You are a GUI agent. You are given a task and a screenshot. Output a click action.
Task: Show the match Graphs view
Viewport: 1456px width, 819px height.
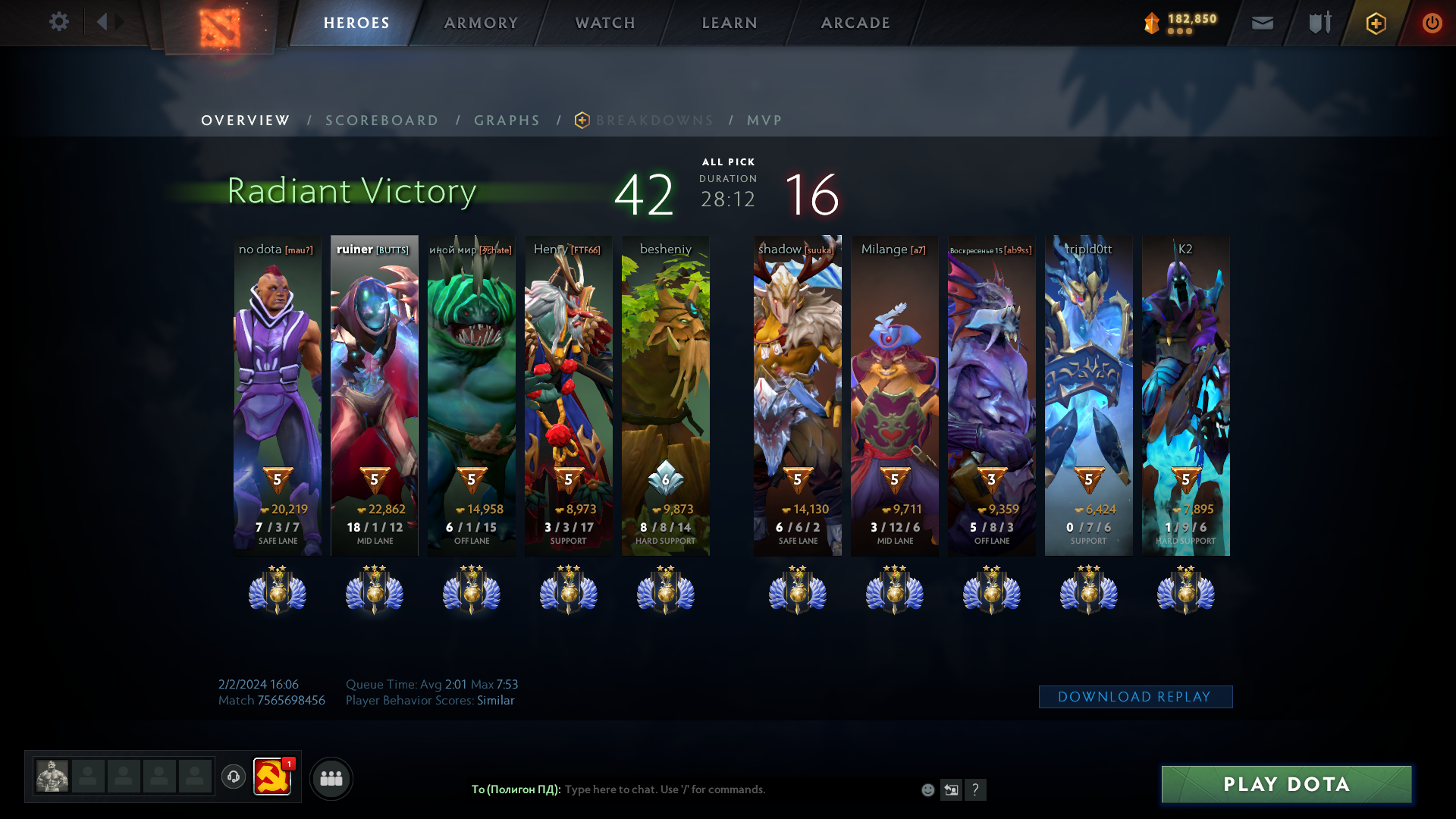click(x=507, y=121)
